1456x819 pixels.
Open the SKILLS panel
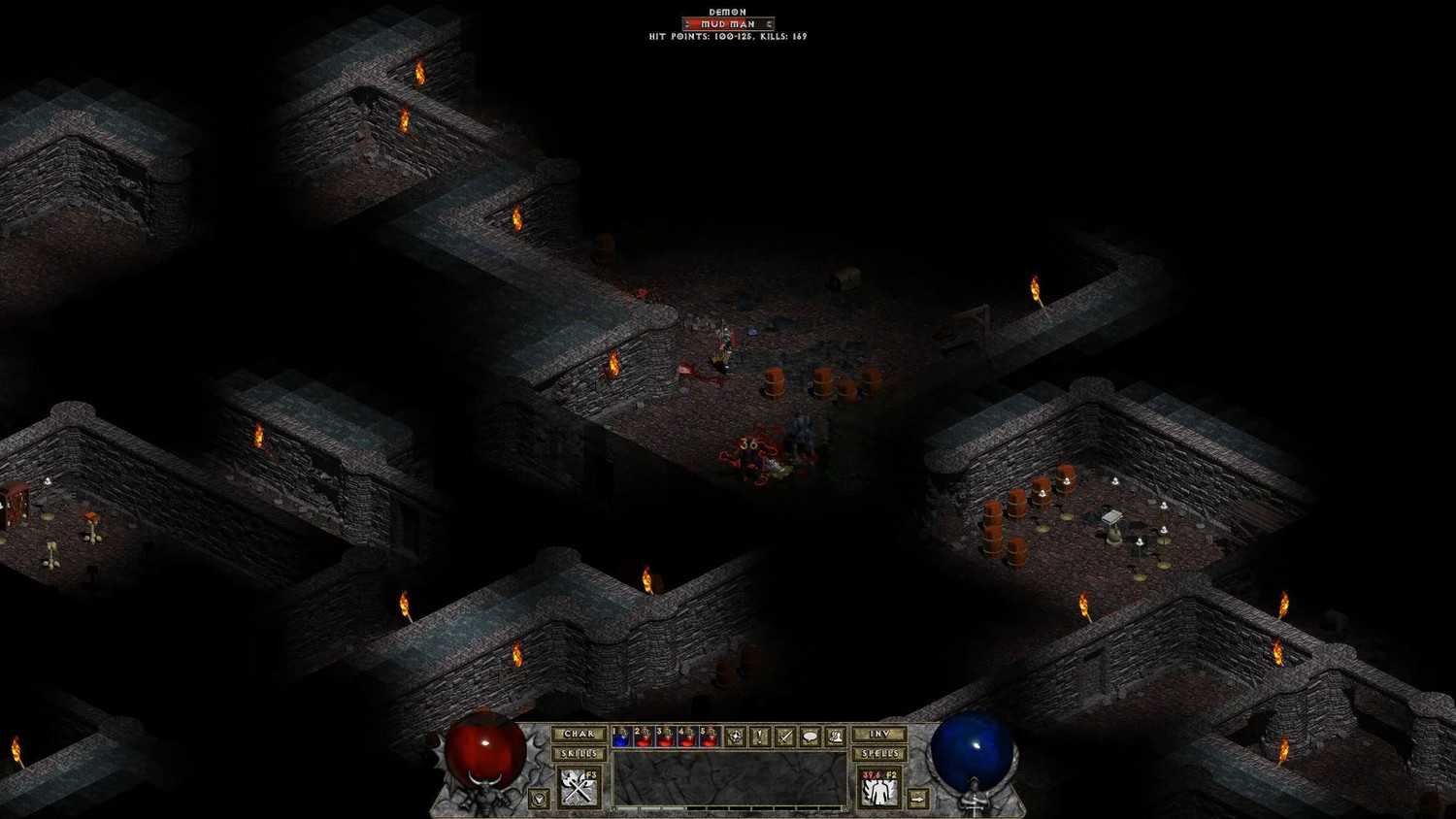coord(579,754)
